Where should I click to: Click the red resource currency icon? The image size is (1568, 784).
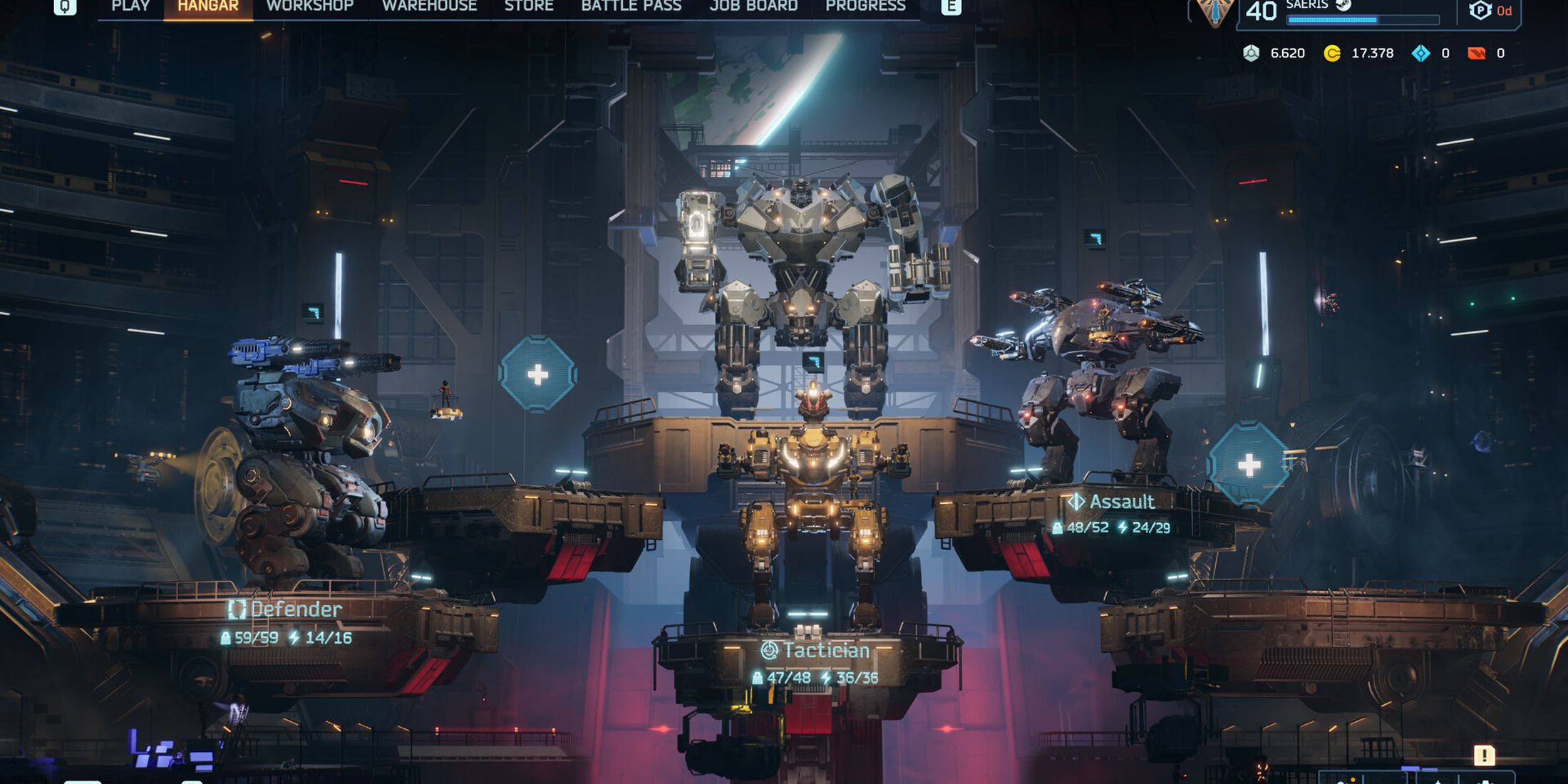pyautogui.click(x=1477, y=53)
